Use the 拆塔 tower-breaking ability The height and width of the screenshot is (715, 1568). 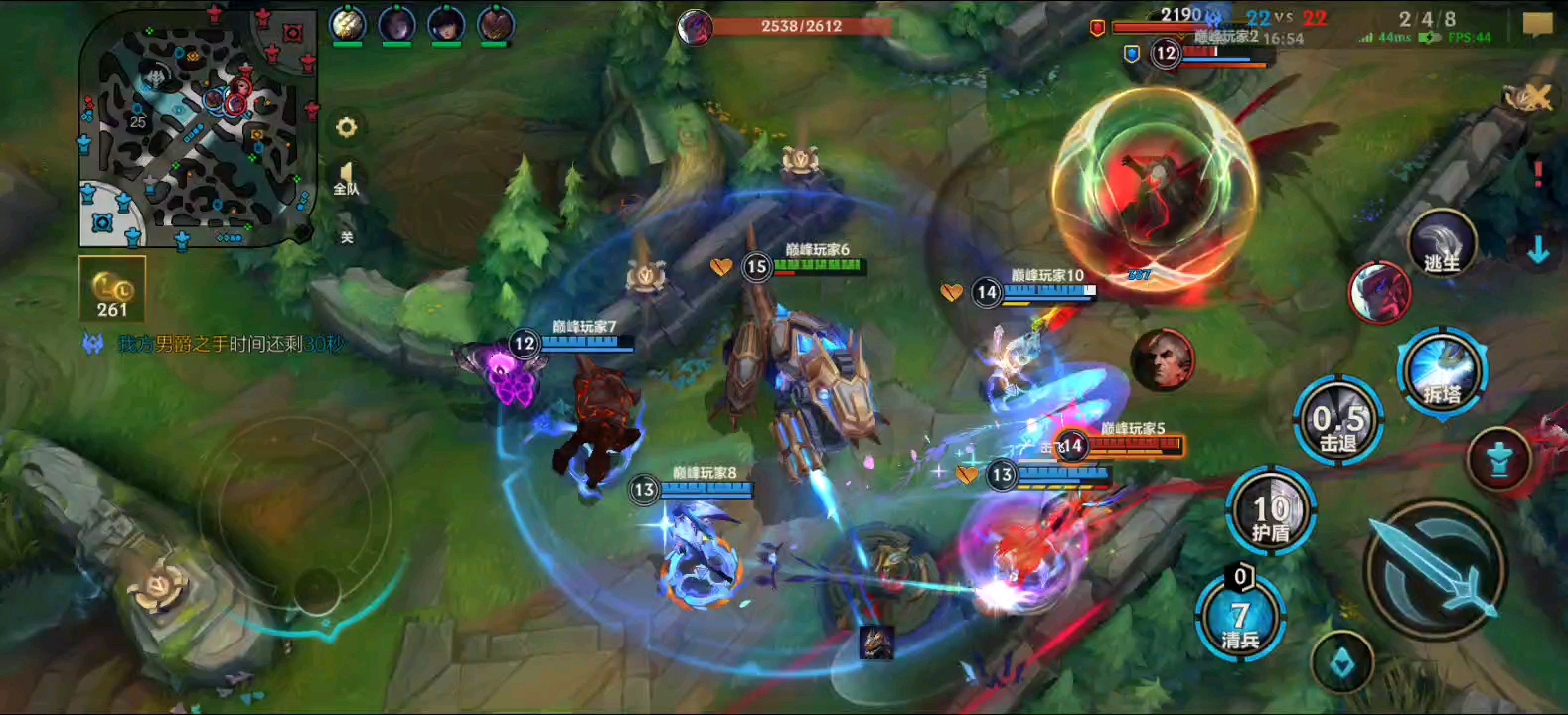1442,372
